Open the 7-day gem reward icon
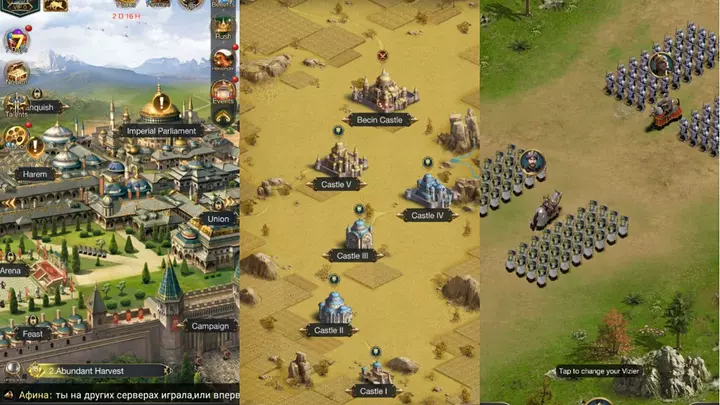 (x=15, y=40)
